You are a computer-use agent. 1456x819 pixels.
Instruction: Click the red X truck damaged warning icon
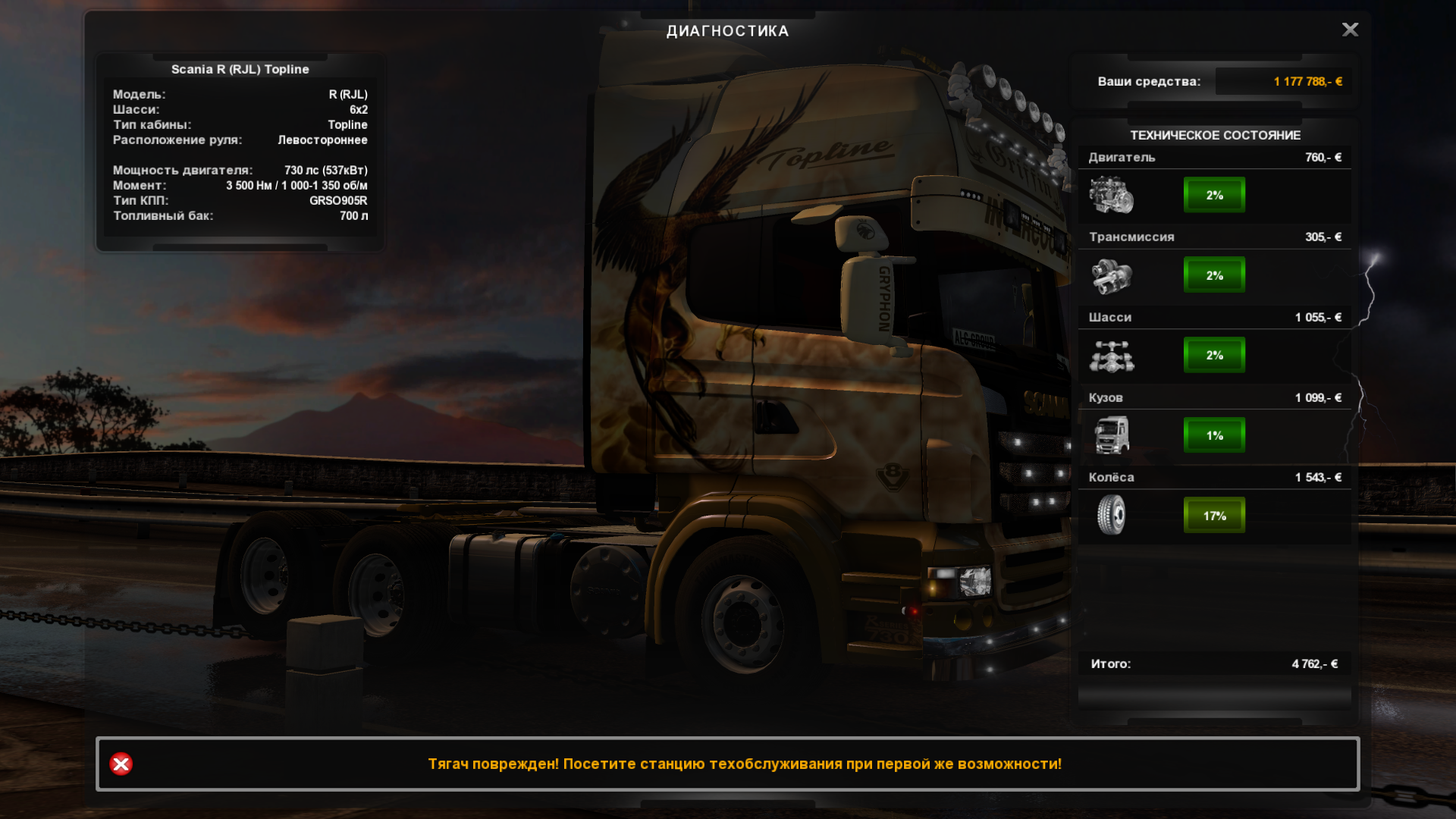(x=121, y=764)
